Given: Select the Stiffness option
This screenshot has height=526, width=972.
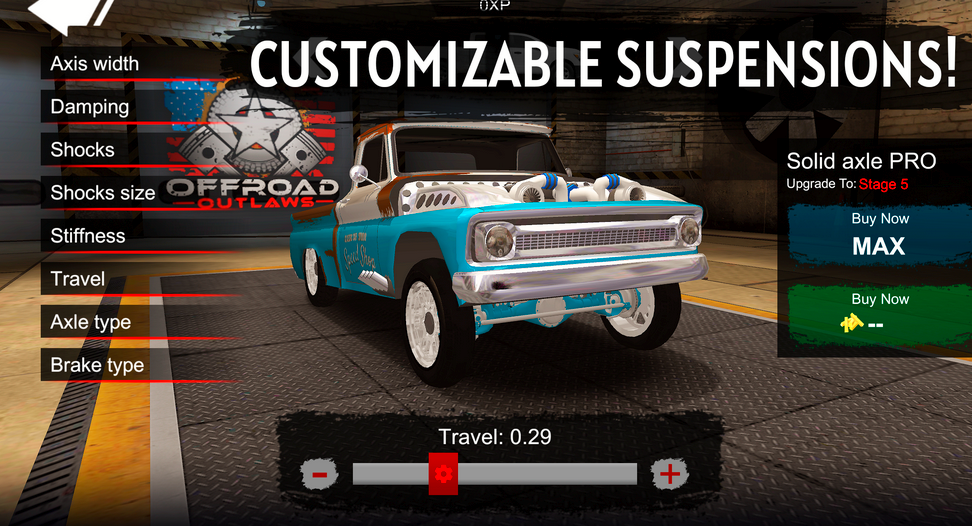Looking at the screenshot, I should 89,236.
